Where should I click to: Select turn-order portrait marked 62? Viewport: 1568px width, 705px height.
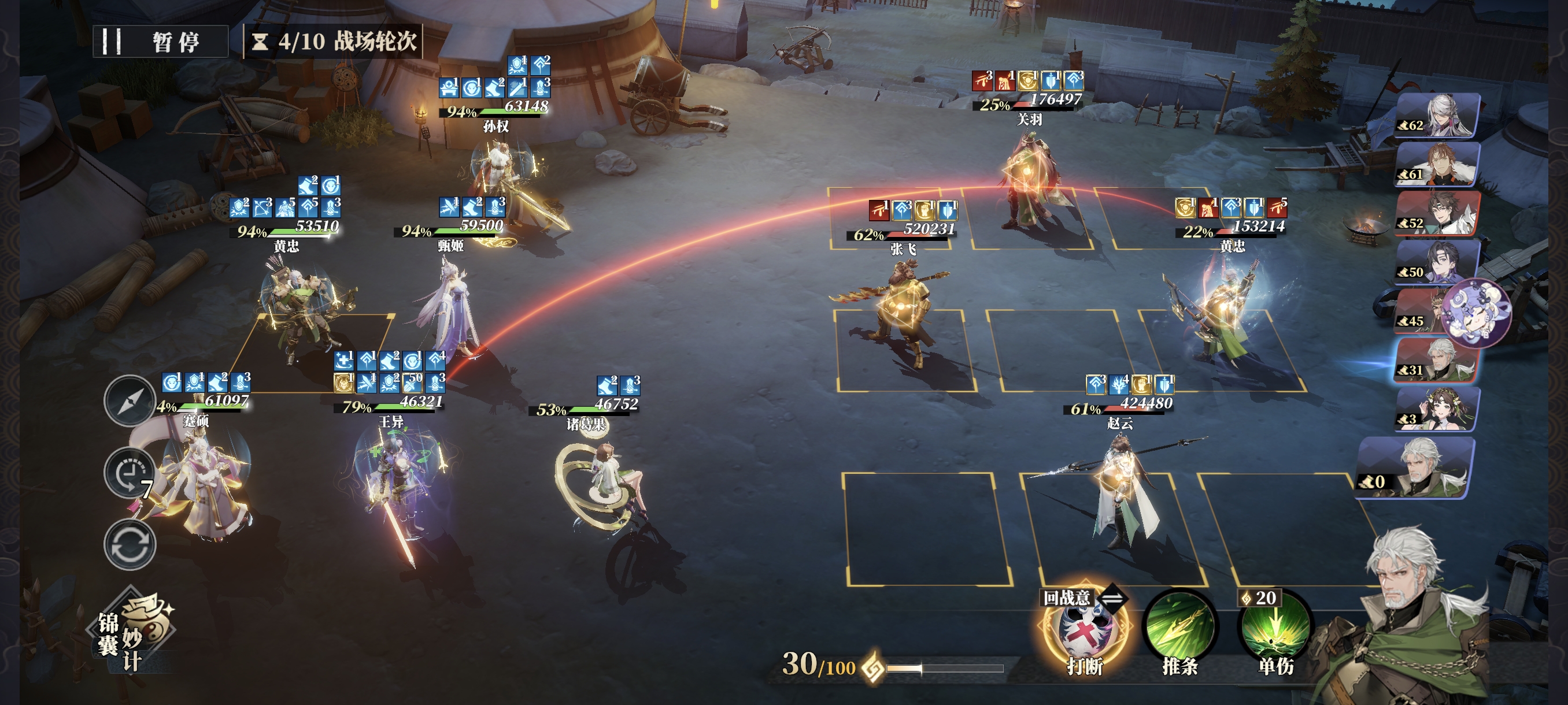[x=1437, y=116]
